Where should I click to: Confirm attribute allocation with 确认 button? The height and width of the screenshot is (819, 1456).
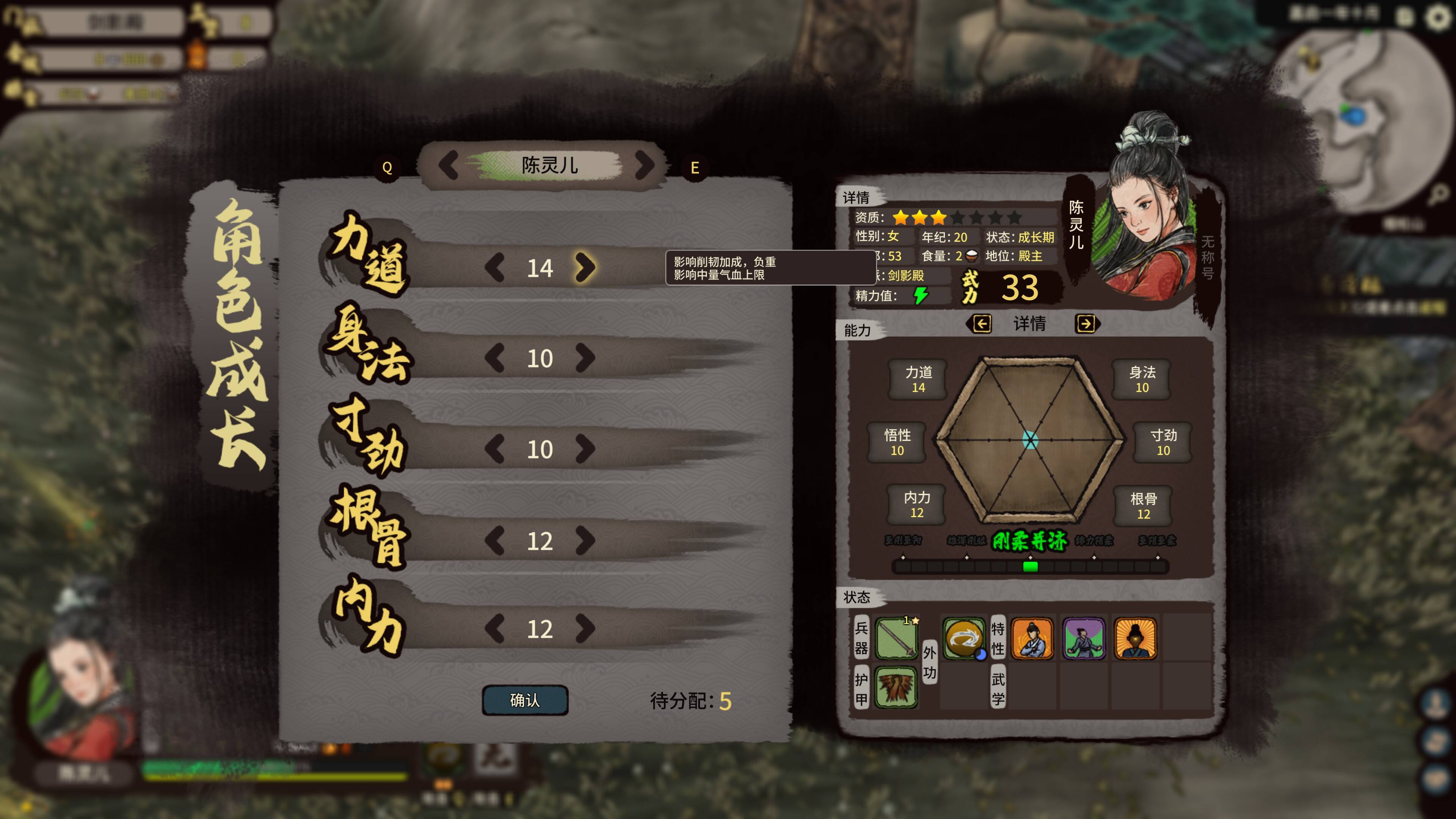tap(524, 700)
